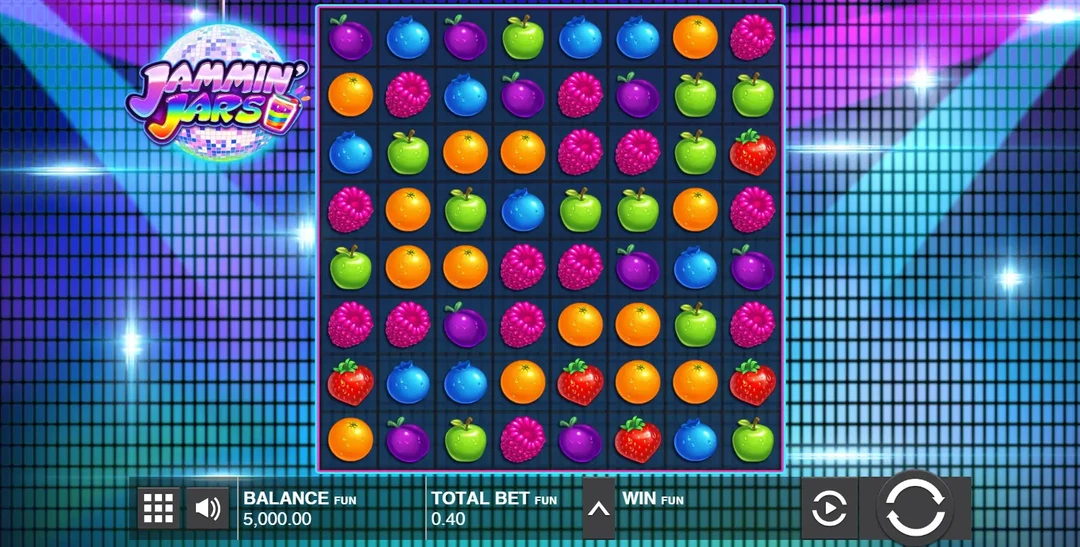Screen dimensions: 1080x547
Task: Open the autoplay options
Action: (x=828, y=509)
